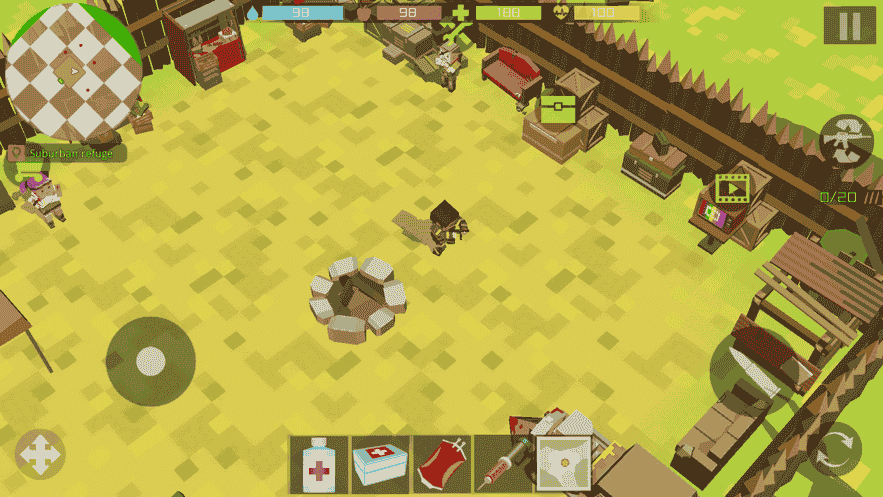Select the blood bag hotbar slot
Image resolution: width=883 pixels, height=497 pixels.
tap(442, 465)
